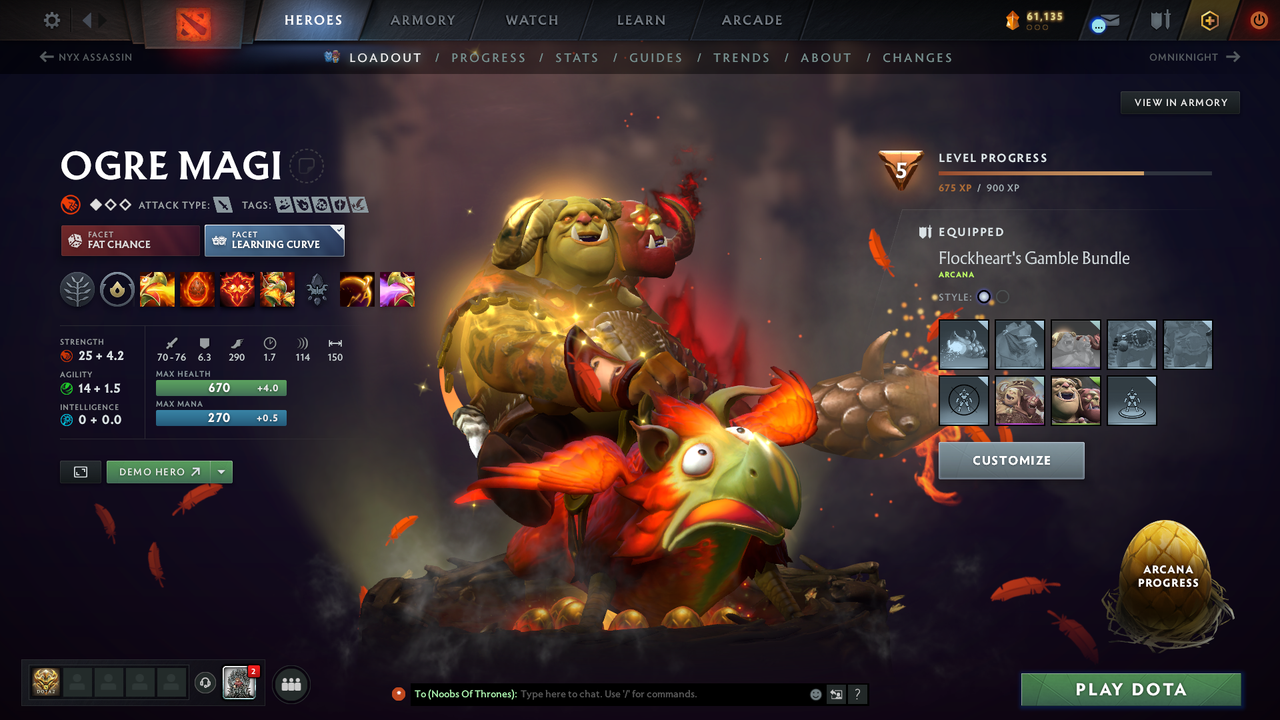The width and height of the screenshot is (1280, 720).
Task: Select the Fat Chance facet
Action: pos(129,240)
